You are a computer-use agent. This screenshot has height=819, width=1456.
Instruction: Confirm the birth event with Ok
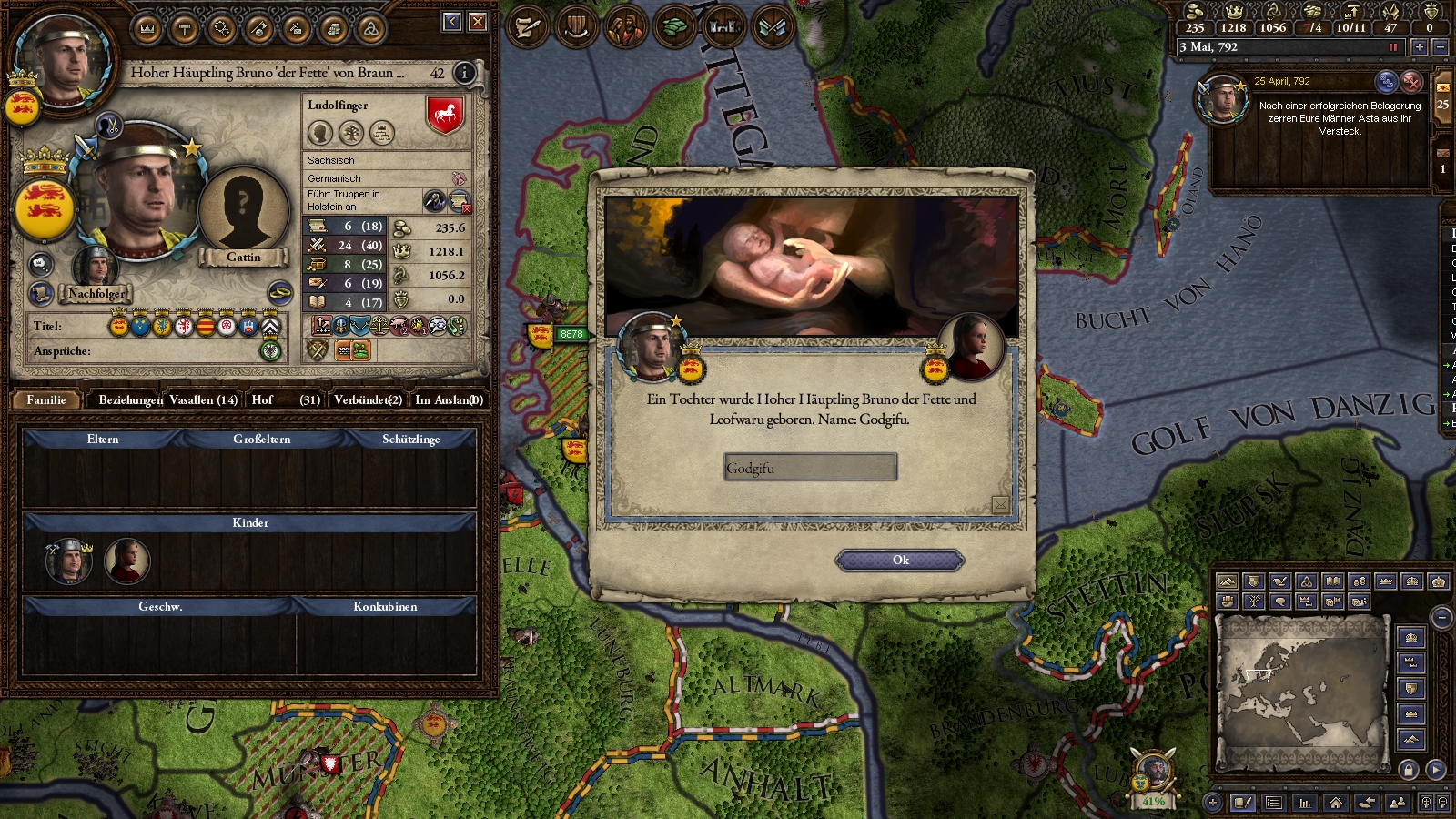pos(900,561)
